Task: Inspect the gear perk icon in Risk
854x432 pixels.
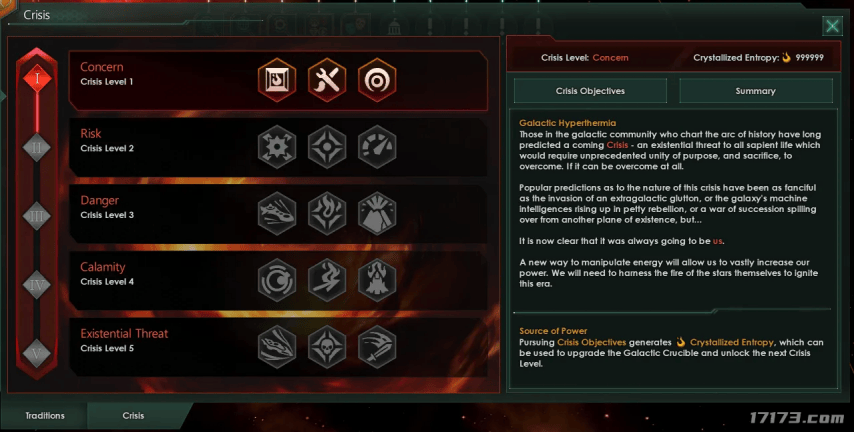Action: pos(277,147)
